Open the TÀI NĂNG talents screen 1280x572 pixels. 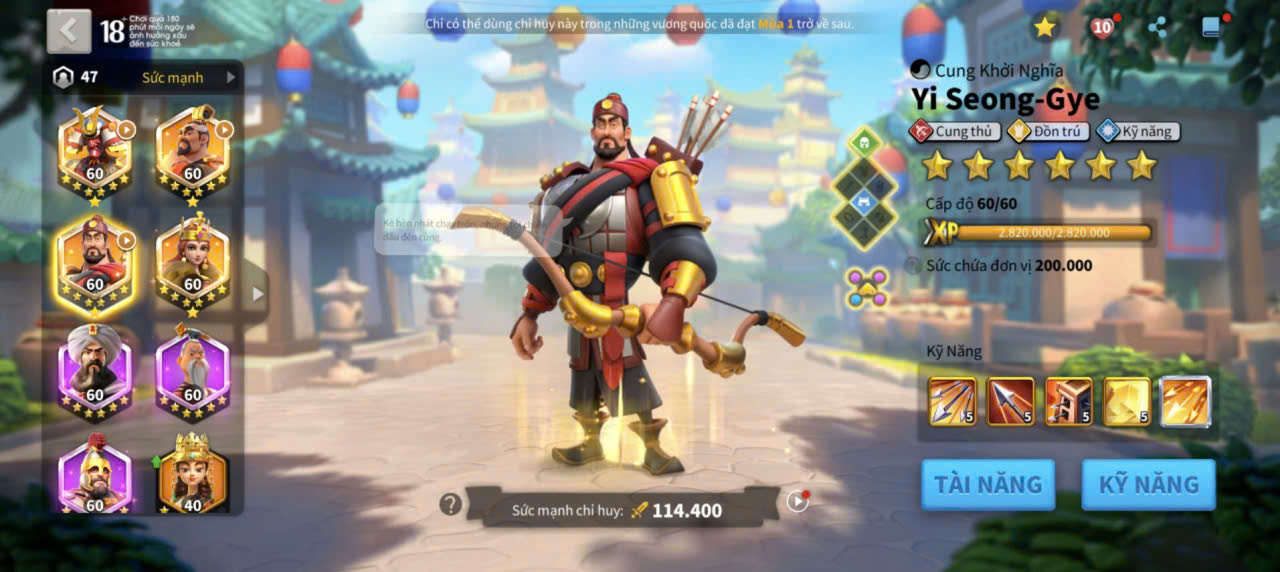pos(988,485)
